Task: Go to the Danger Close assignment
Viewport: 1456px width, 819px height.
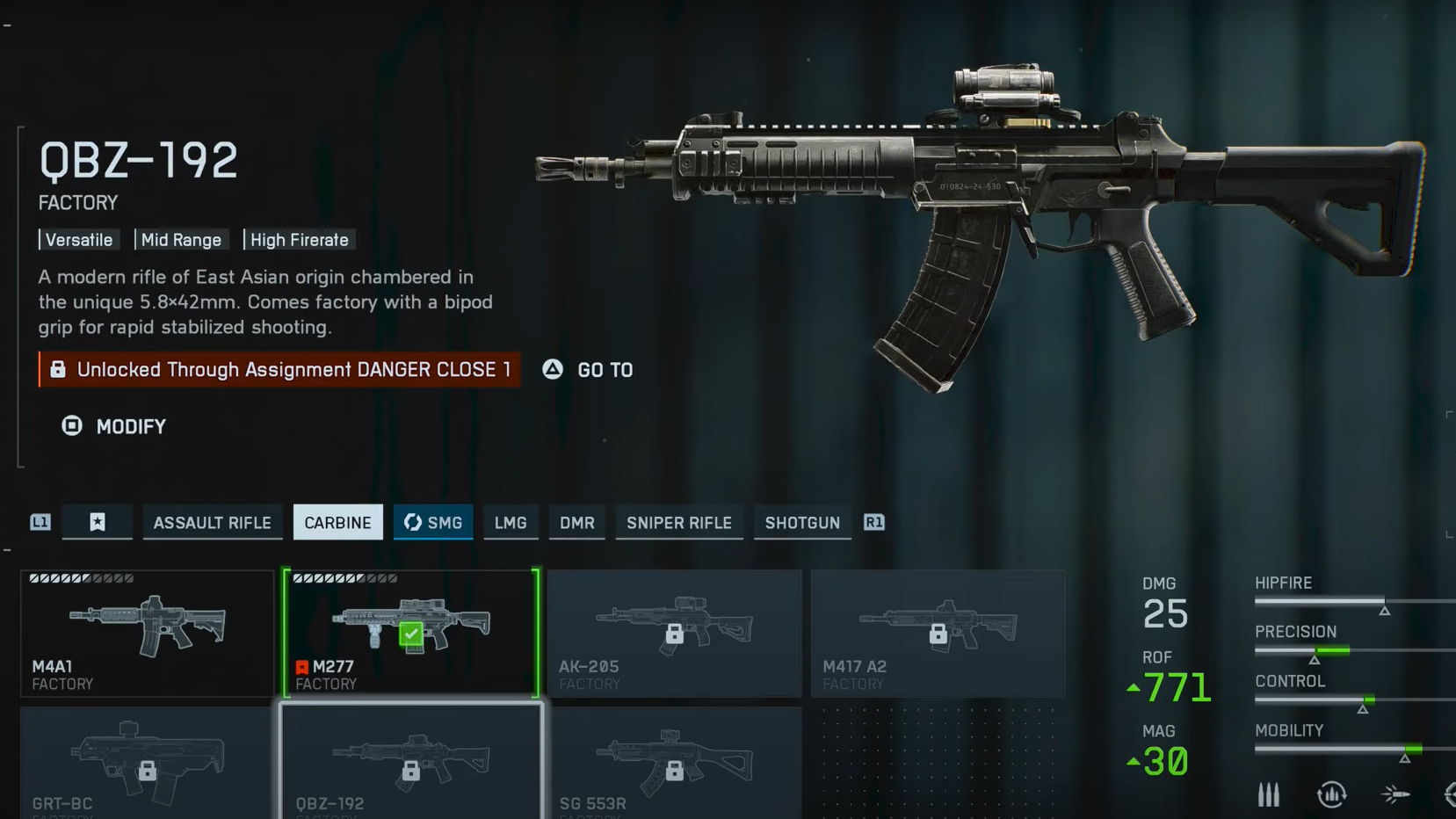Action: click(x=589, y=370)
